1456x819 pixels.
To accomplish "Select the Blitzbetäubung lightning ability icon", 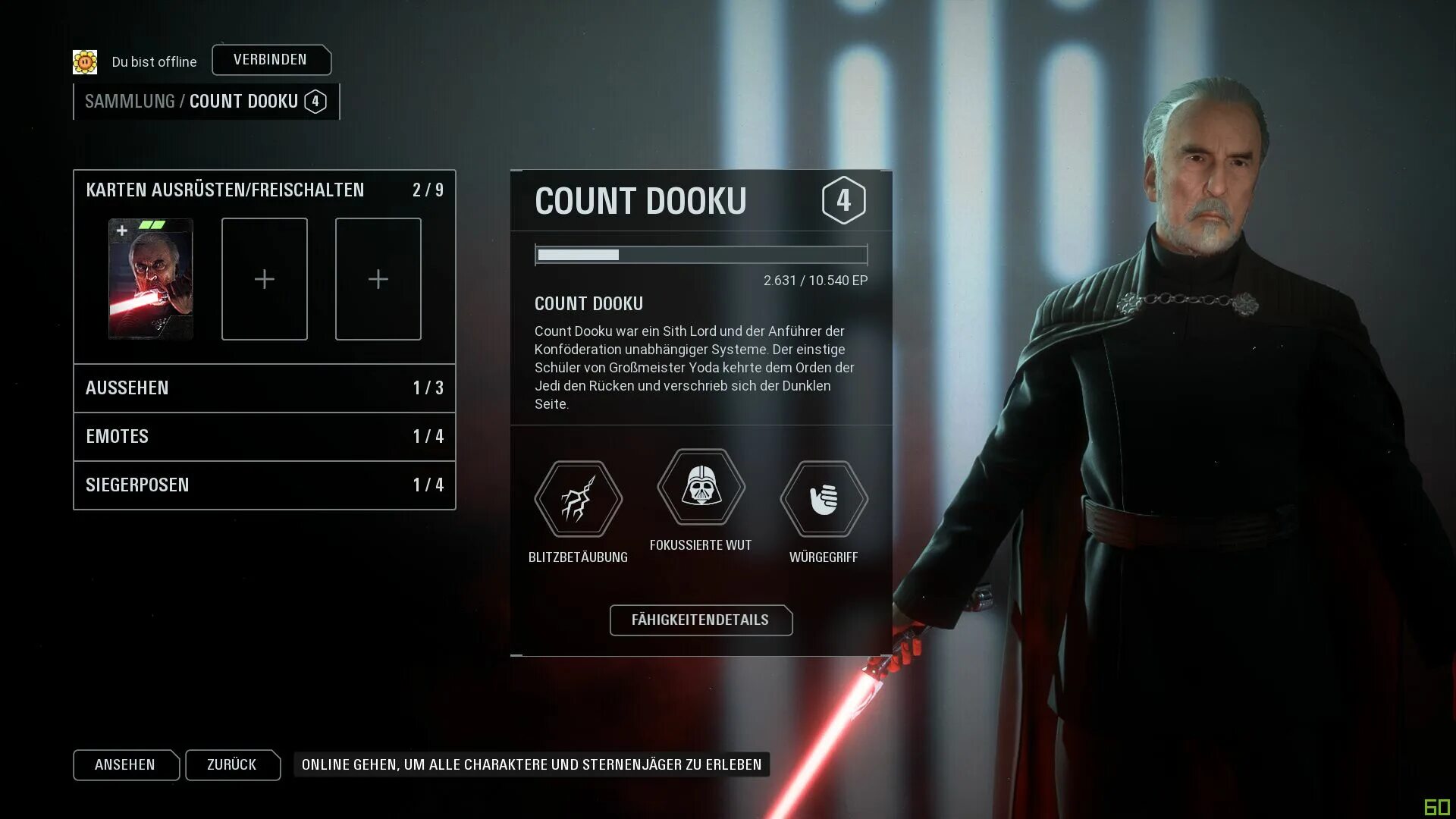I will pyautogui.click(x=578, y=499).
